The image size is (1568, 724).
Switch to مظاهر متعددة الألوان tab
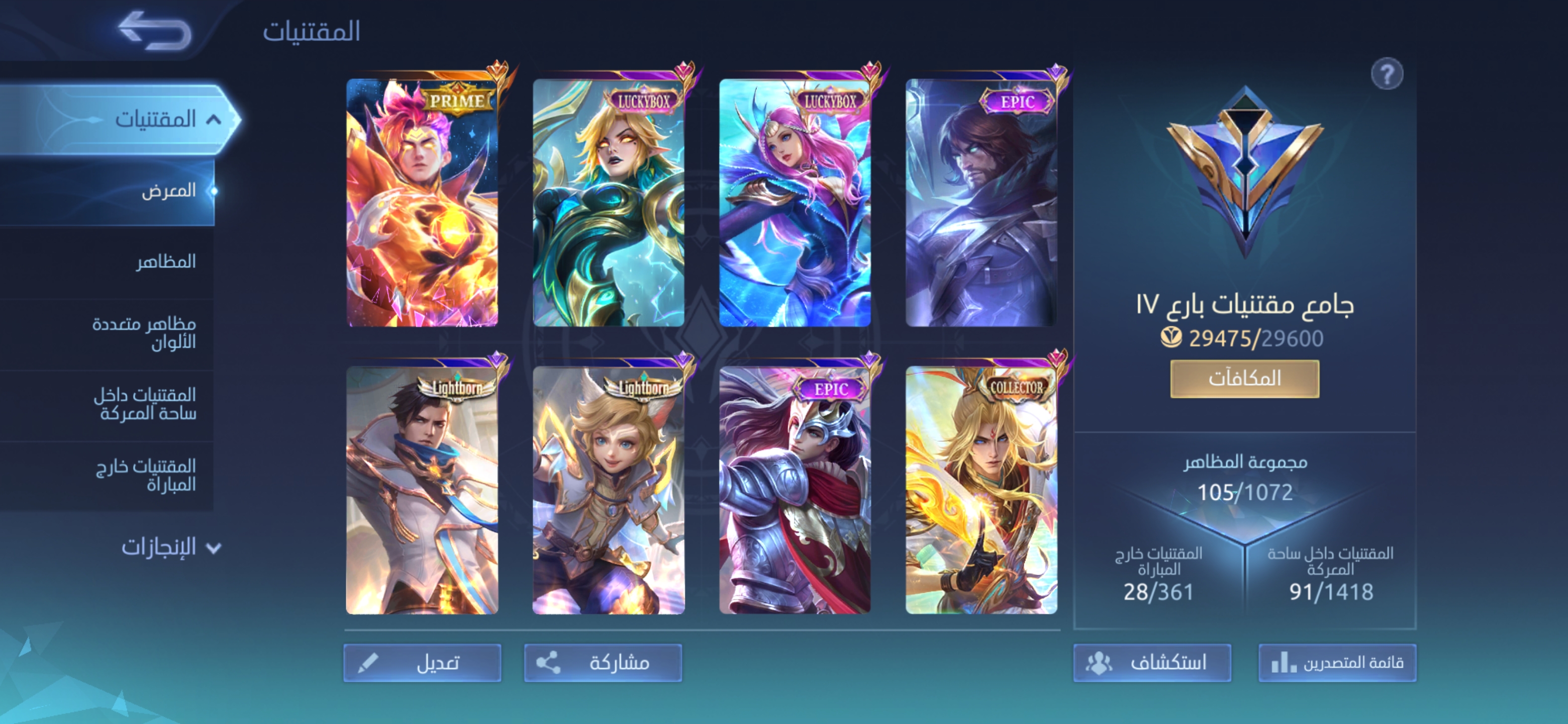point(144,332)
